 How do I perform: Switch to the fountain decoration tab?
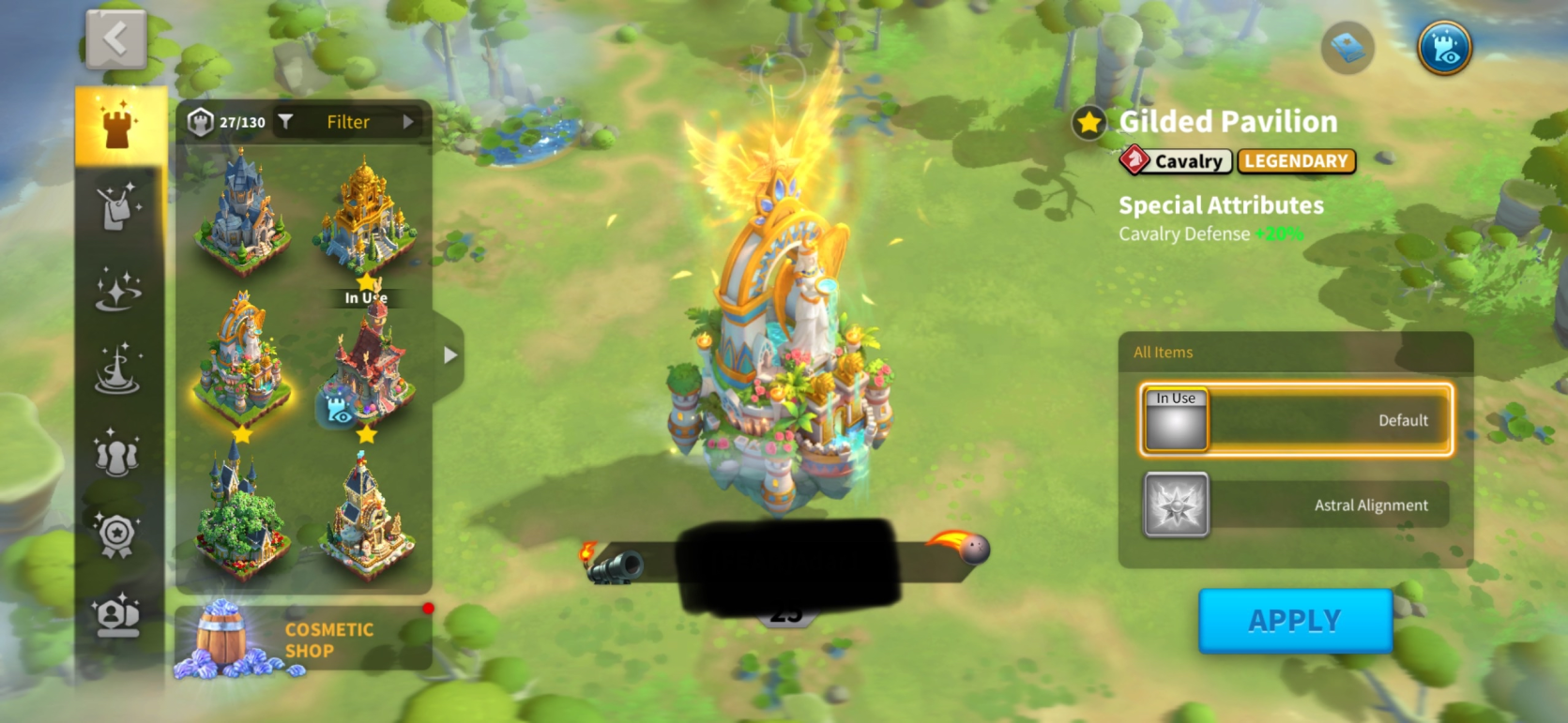[118, 369]
